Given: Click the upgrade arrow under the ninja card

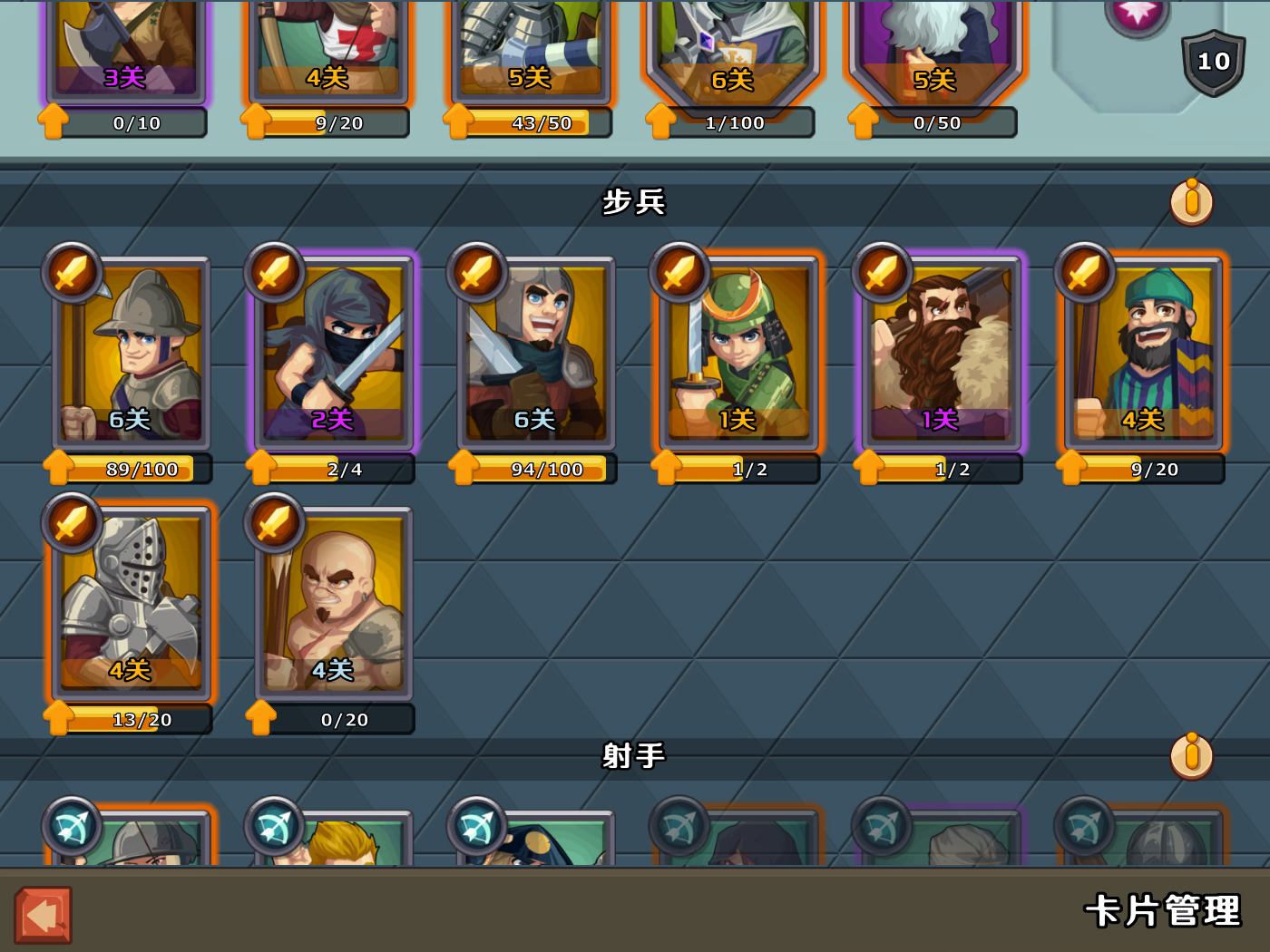Looking at the screenshot, I should tap(262, 469).
